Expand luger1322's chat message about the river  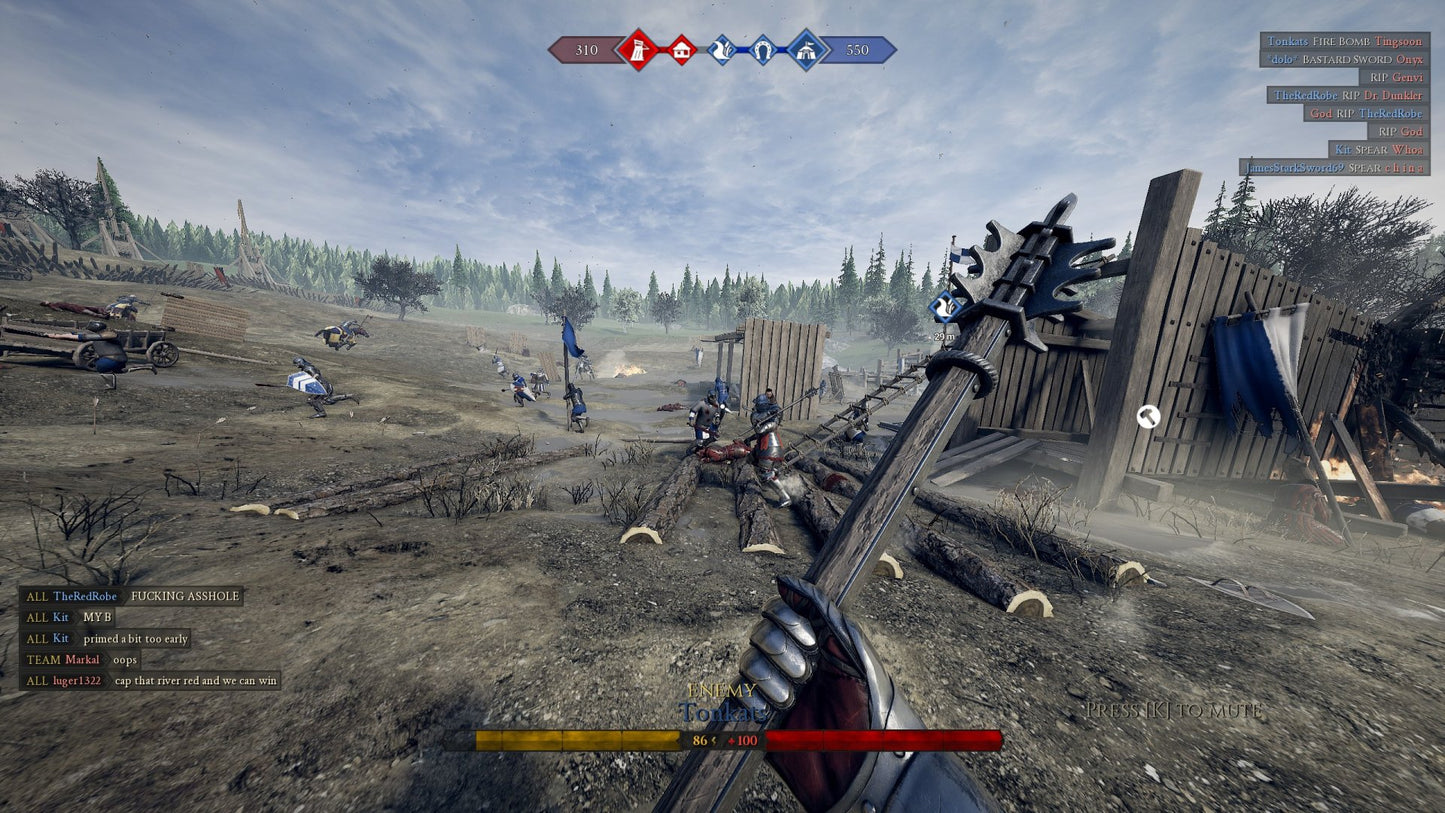pos(152,679)
